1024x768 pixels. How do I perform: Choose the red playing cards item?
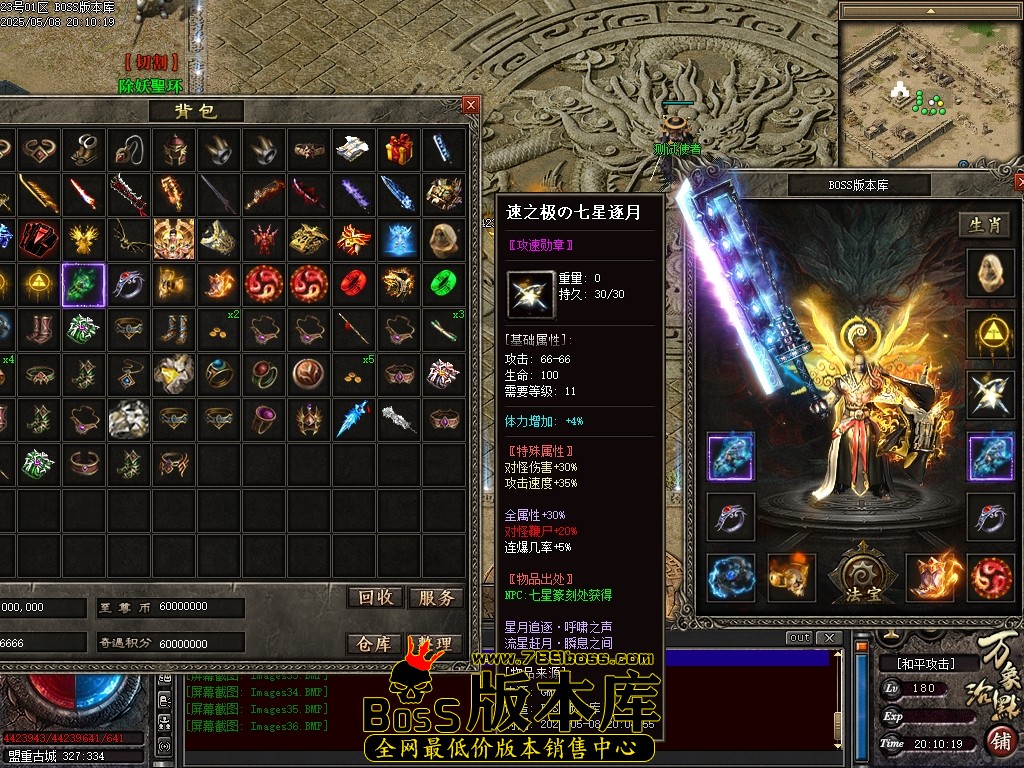coord(38,239)
